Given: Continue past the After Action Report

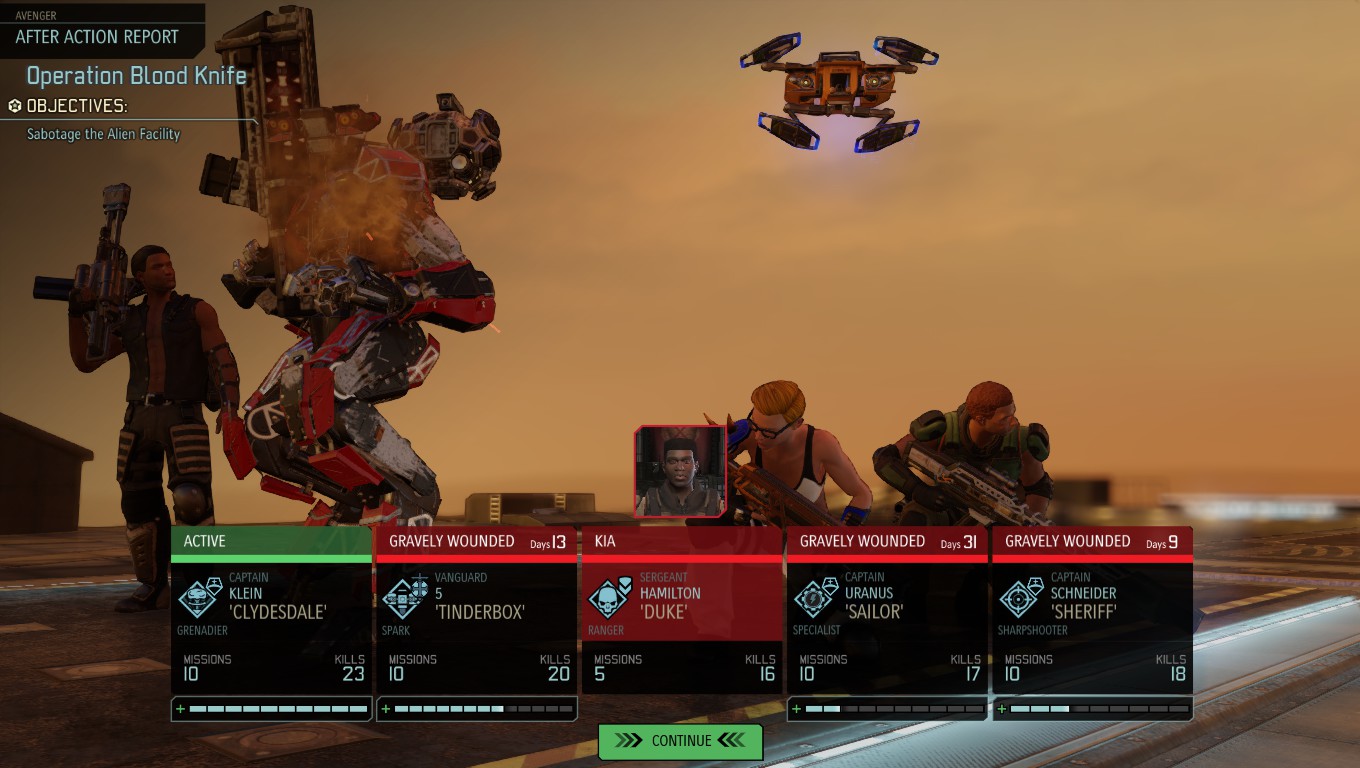Looking at the screenshot, I should [680, 741].
